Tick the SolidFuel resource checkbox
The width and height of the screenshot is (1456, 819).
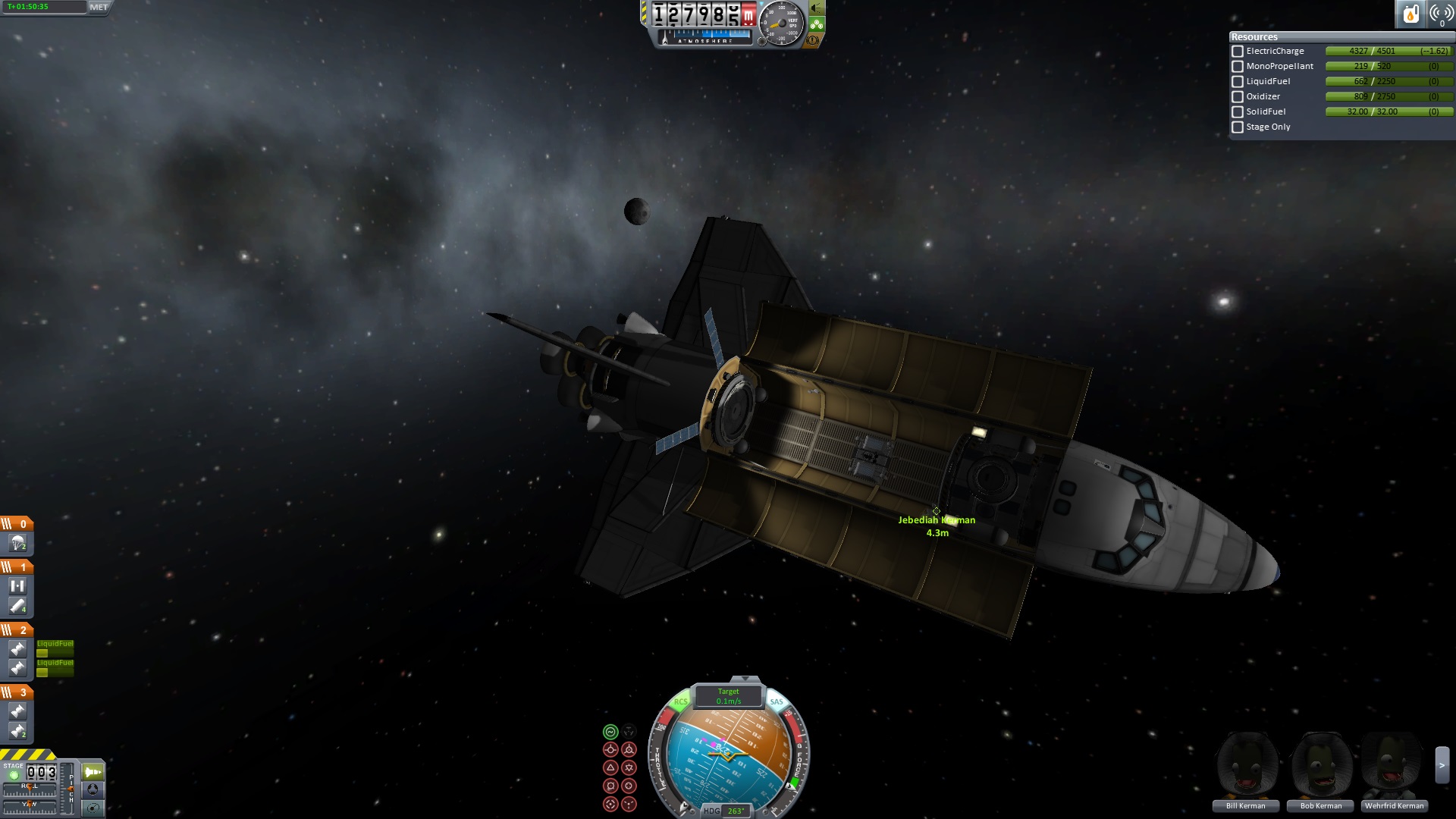point(1238,112)
